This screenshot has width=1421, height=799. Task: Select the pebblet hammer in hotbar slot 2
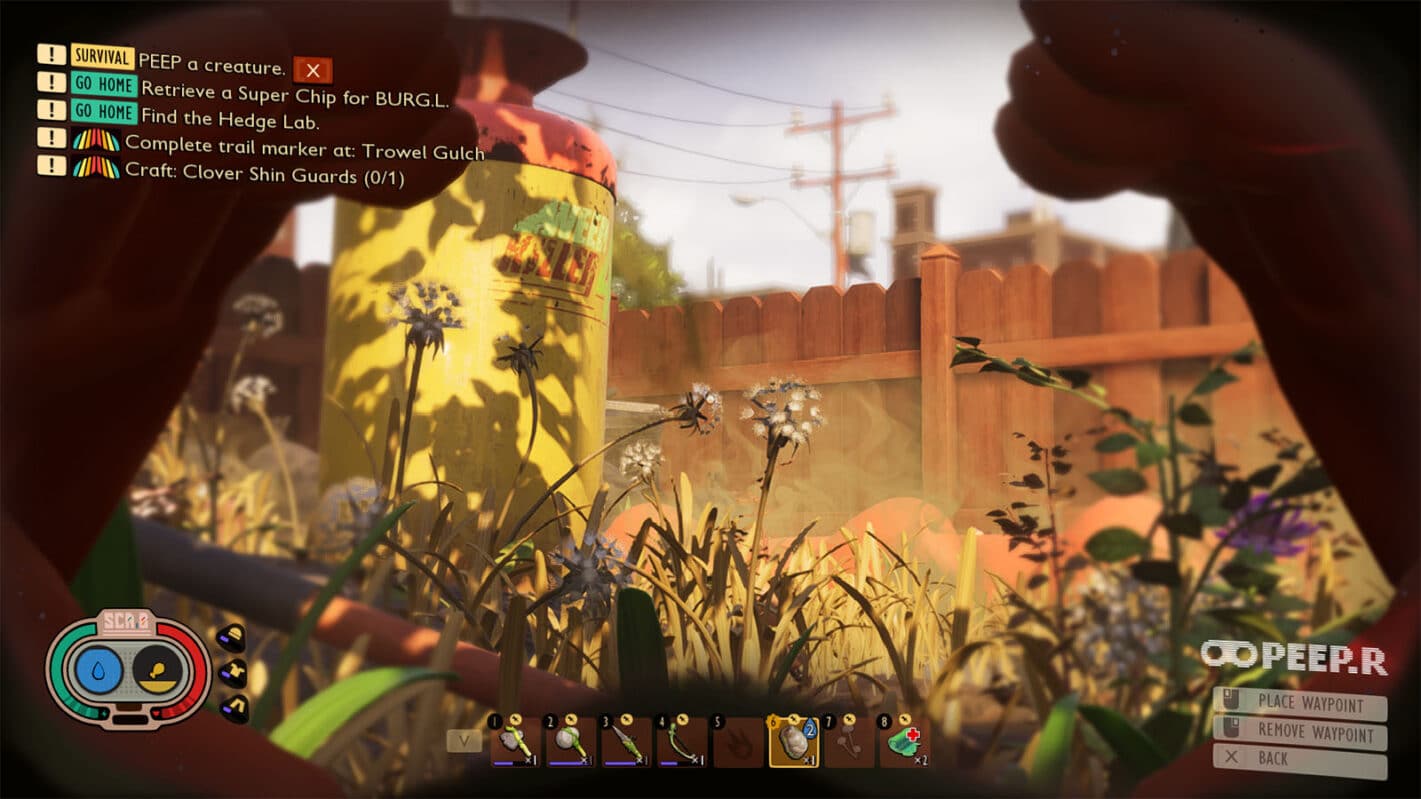click(570, 743)
